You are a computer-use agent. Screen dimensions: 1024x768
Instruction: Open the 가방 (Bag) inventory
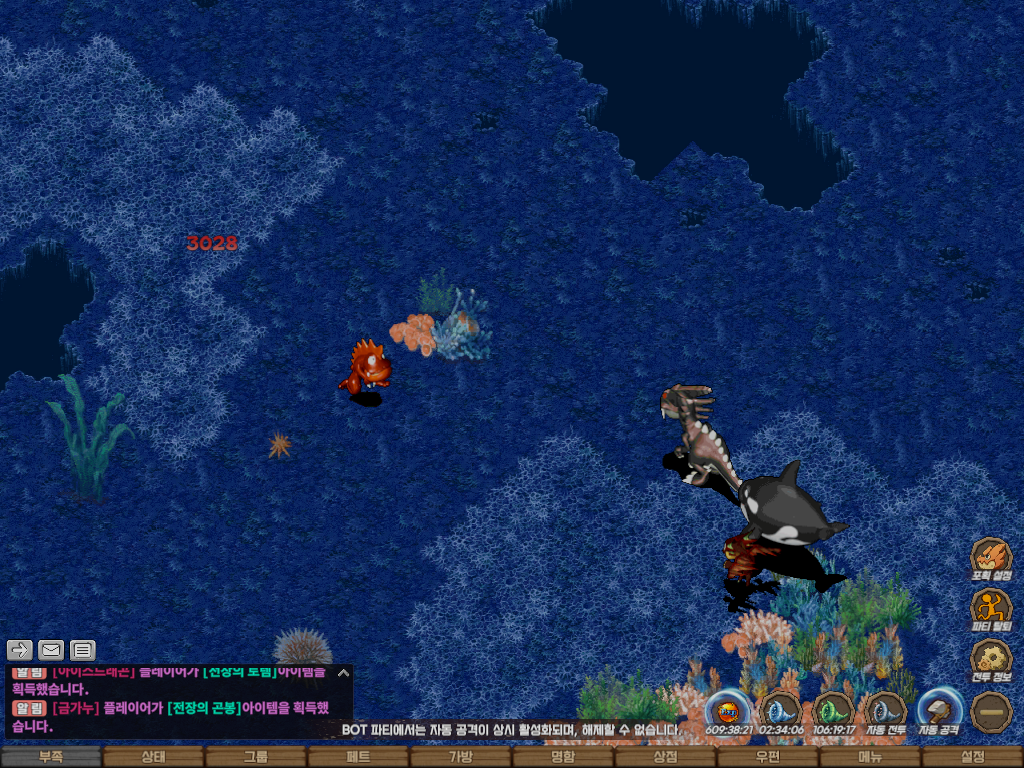point(460,757)
